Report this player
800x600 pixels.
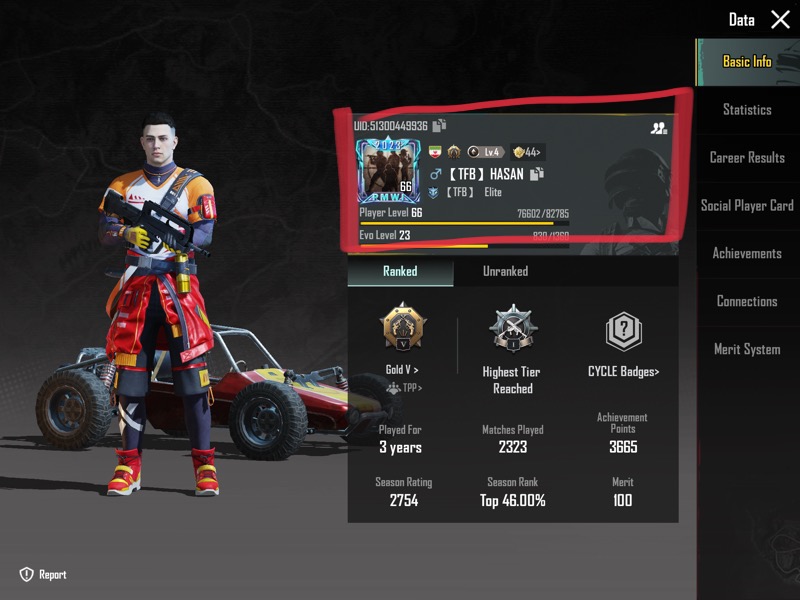coord(43,575)
